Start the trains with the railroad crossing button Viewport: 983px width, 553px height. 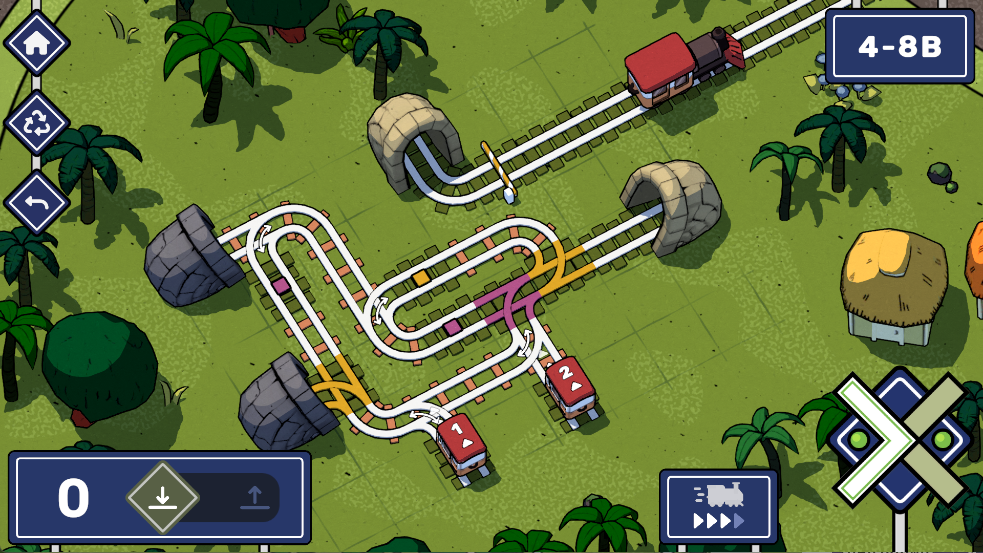900,439
